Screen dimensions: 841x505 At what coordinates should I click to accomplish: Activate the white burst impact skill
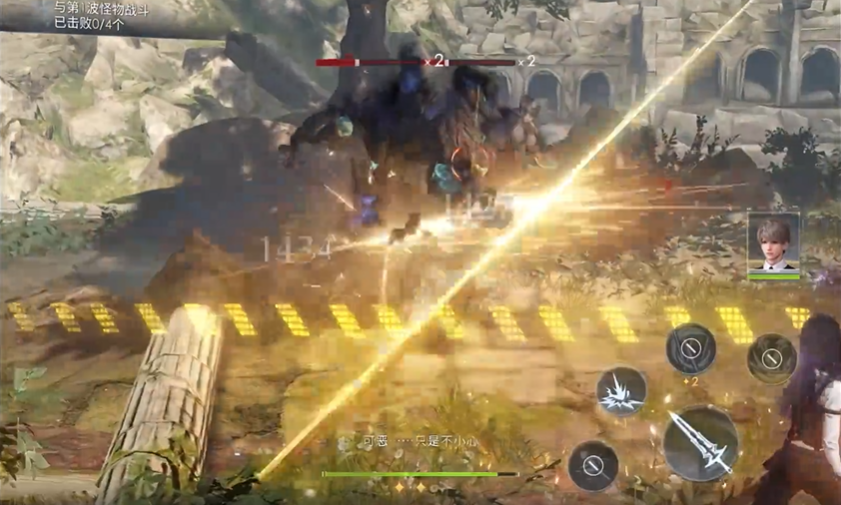pos(621,392)
